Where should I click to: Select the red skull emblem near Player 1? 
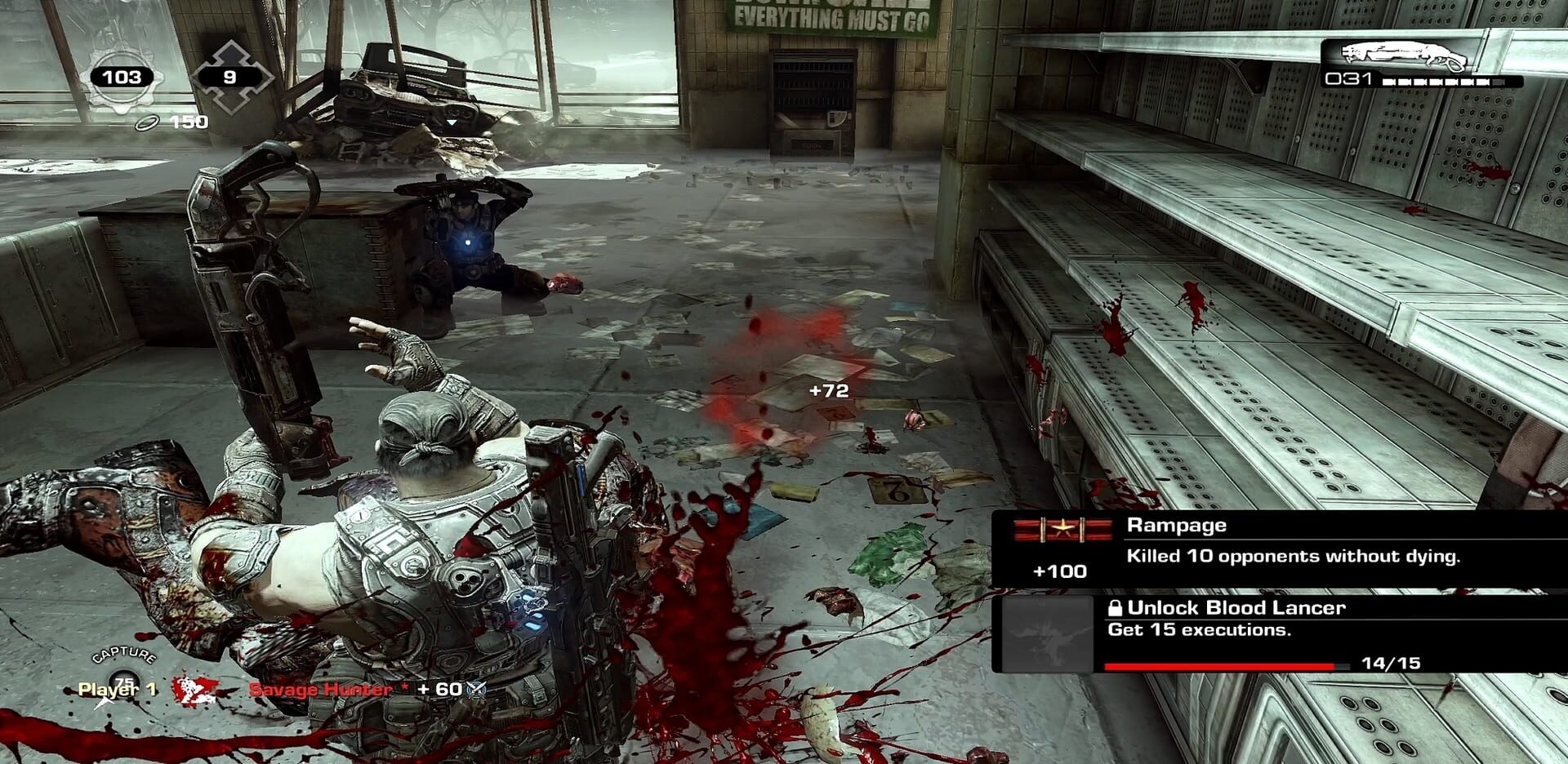tap(189, 690)
